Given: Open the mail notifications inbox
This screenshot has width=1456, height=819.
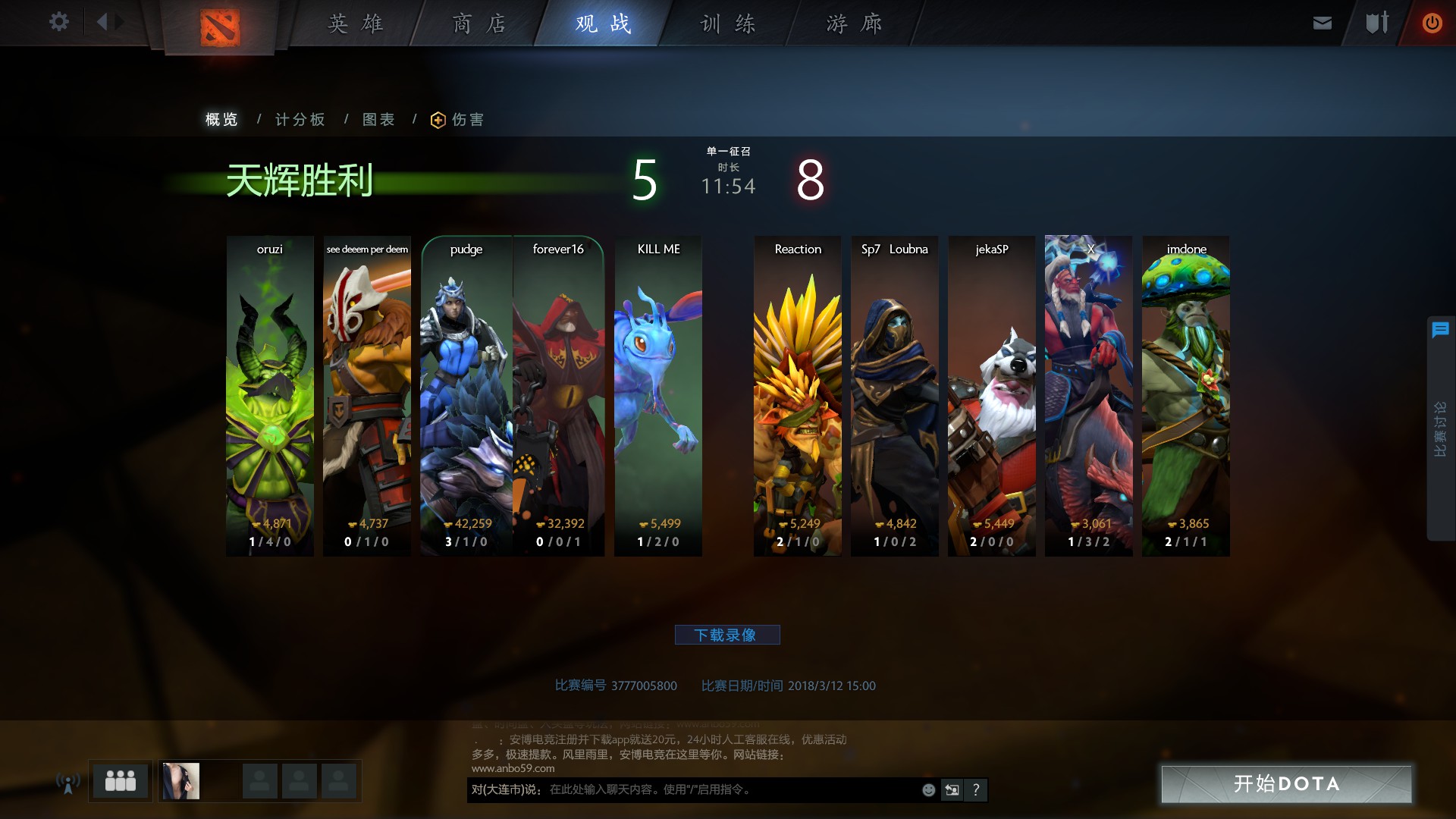Looking at the screenshot, I should (x=1322, y=23).
